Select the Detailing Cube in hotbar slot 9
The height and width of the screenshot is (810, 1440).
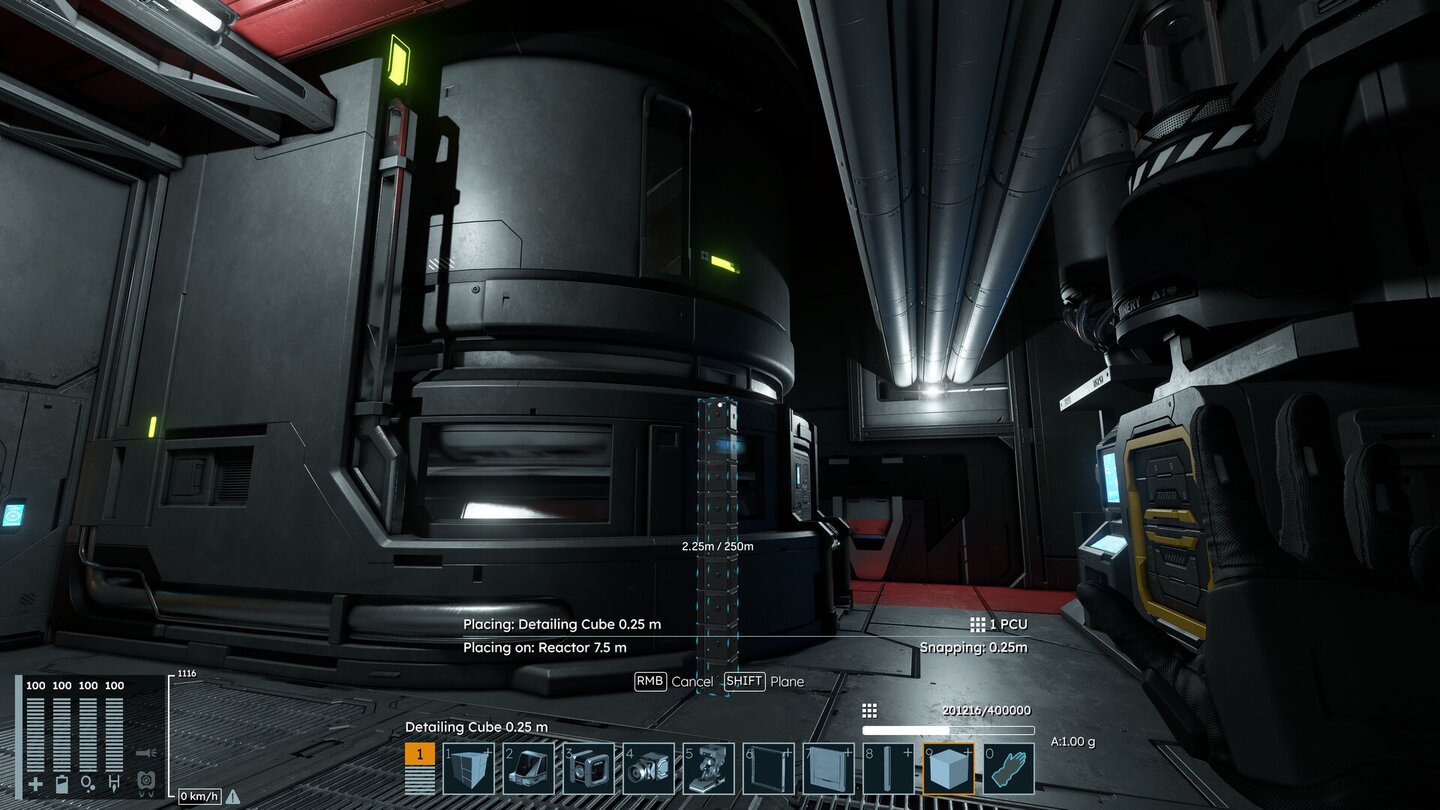click(950, 768)
